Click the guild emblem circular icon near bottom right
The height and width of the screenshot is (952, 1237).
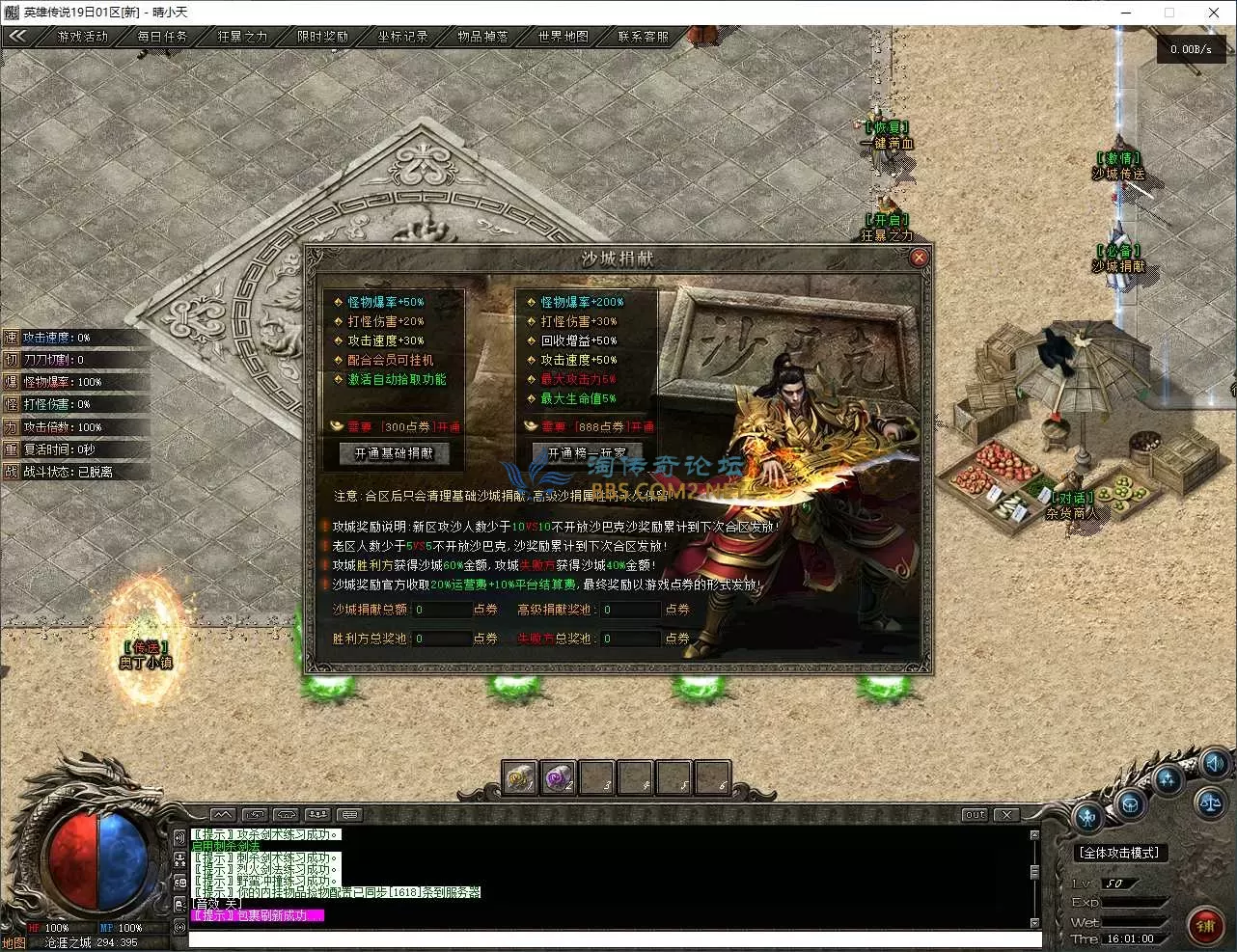(x=1130, y=805)
